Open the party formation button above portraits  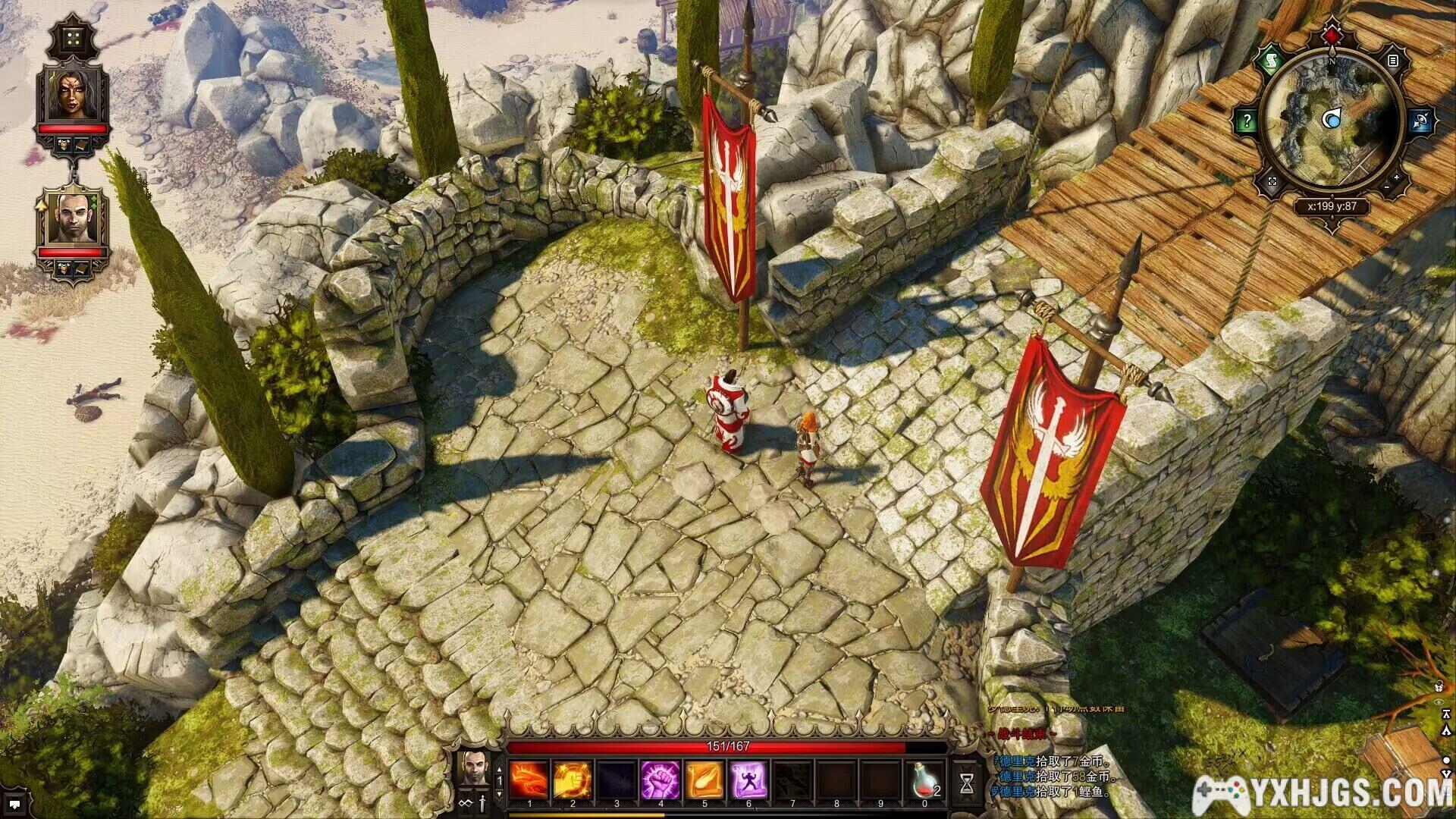[x=74, y=37]
